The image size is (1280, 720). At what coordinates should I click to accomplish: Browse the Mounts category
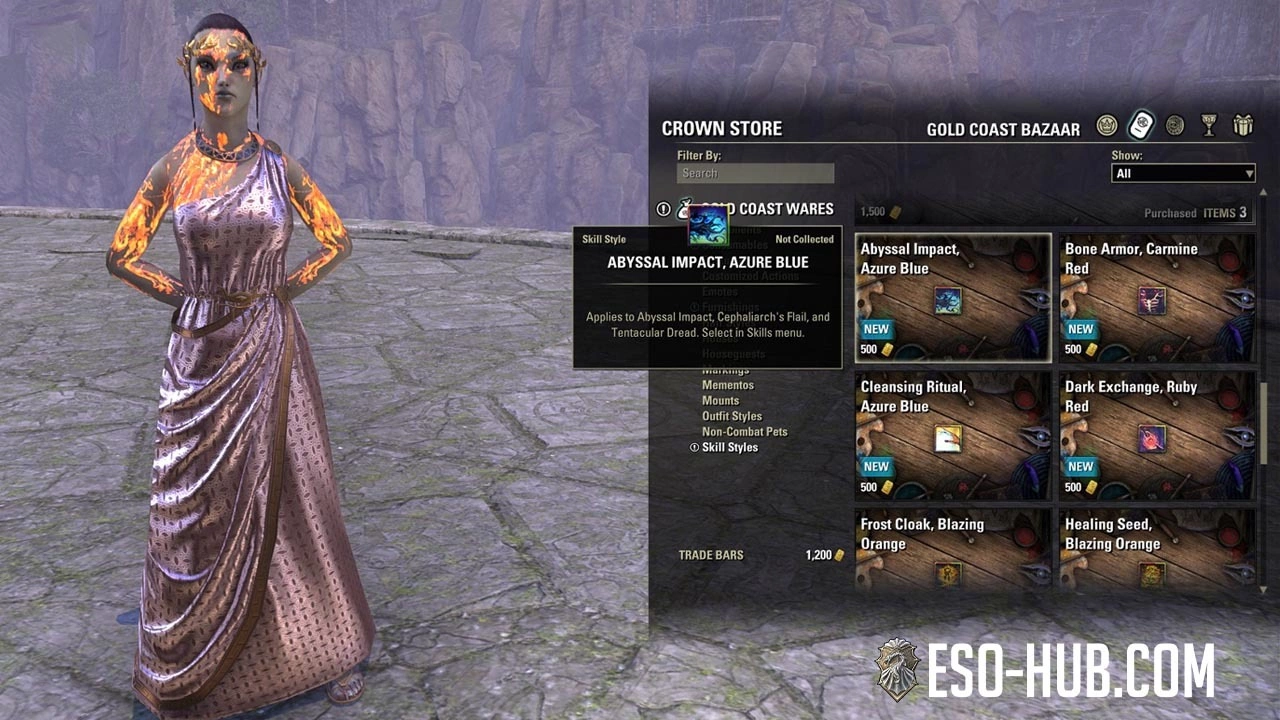click(721, 401)
